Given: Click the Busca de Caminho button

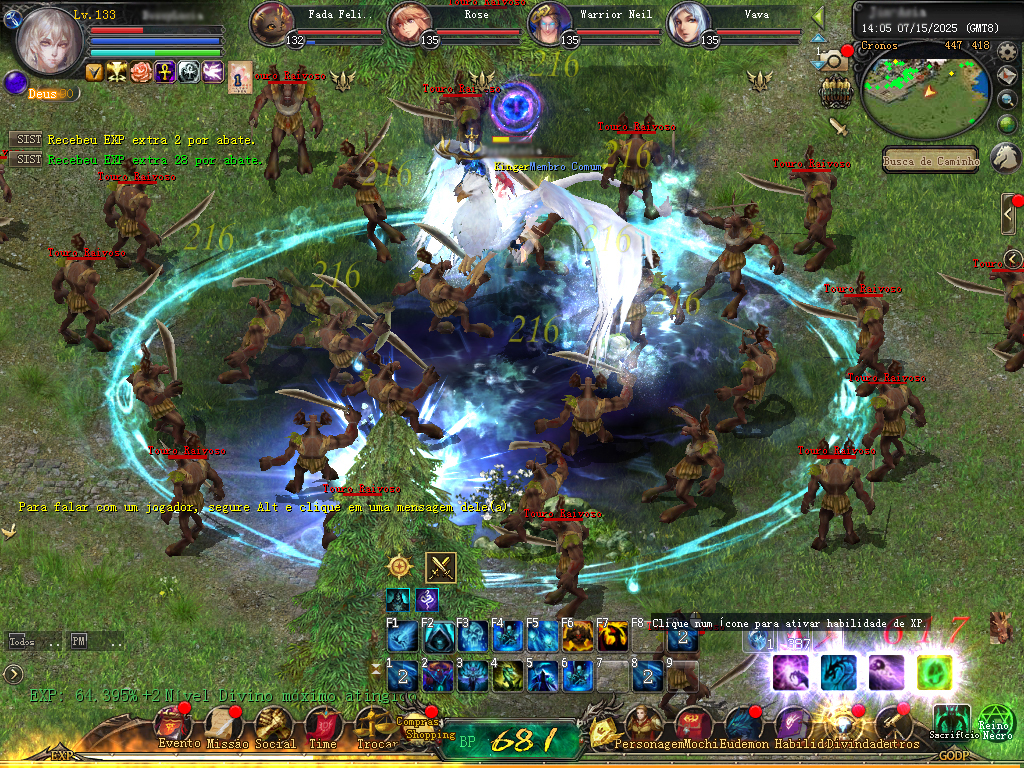Looking at the screenshot, I should 932,160.
